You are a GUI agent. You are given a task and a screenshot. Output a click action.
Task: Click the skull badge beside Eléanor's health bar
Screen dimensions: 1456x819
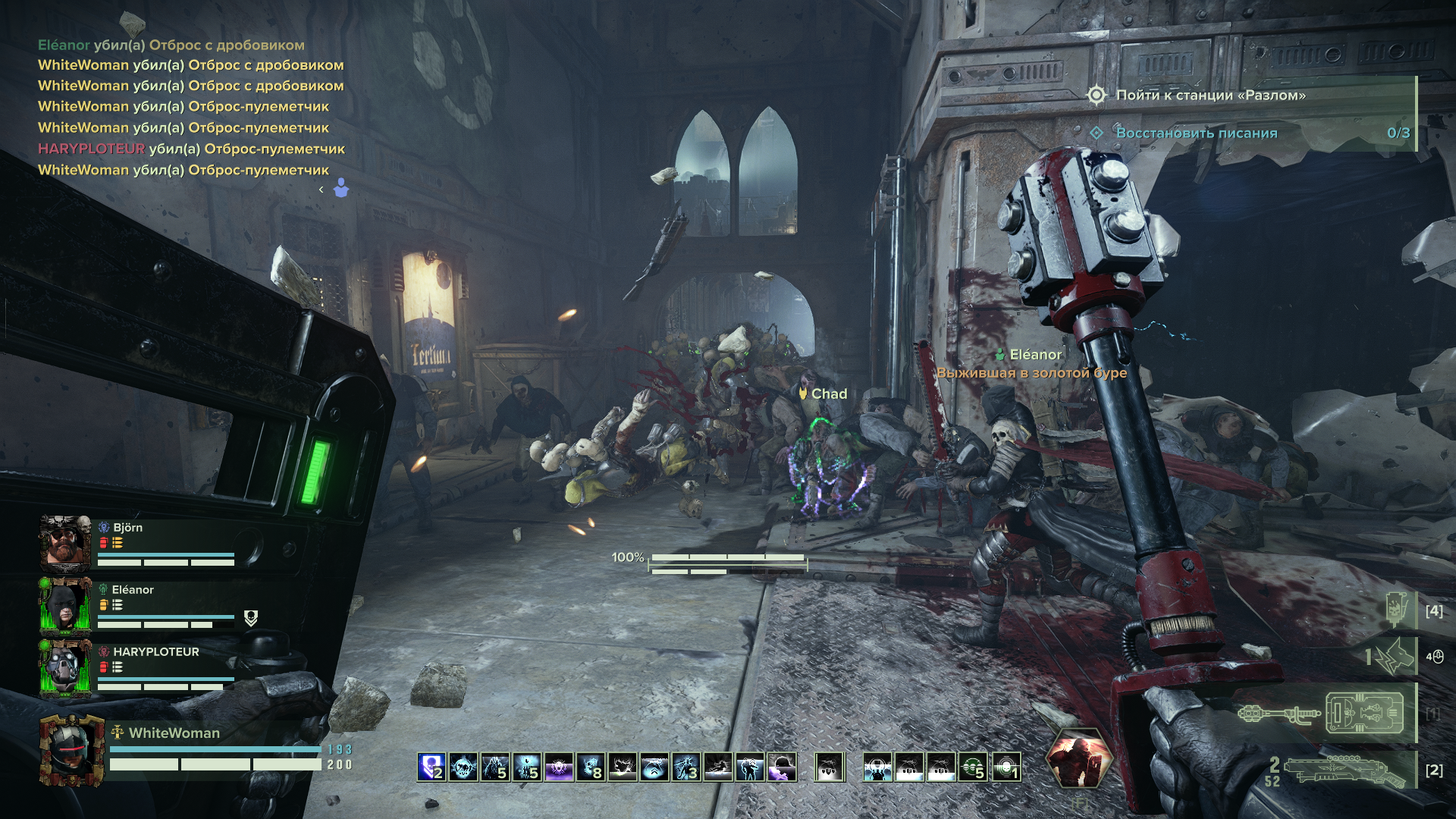click(x=251, y=619)
